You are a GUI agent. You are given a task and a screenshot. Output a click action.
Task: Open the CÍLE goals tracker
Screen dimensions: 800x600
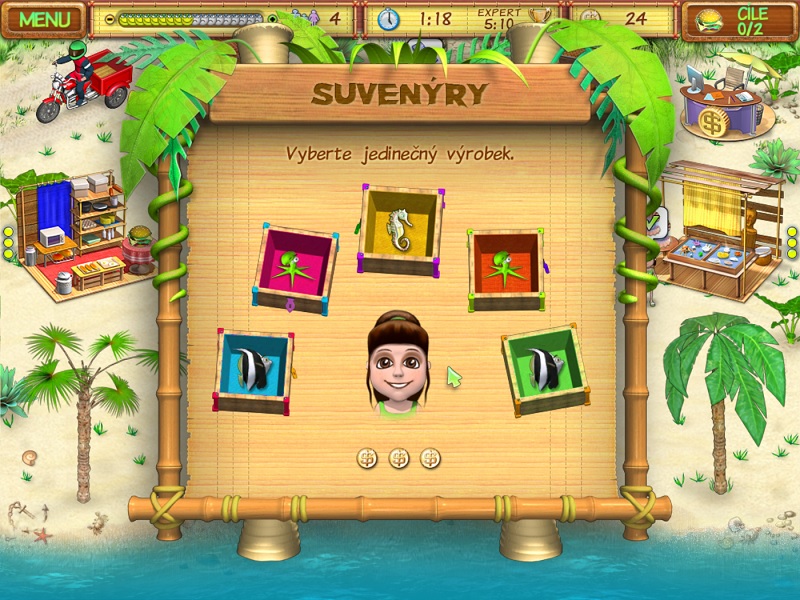(738, 19)
